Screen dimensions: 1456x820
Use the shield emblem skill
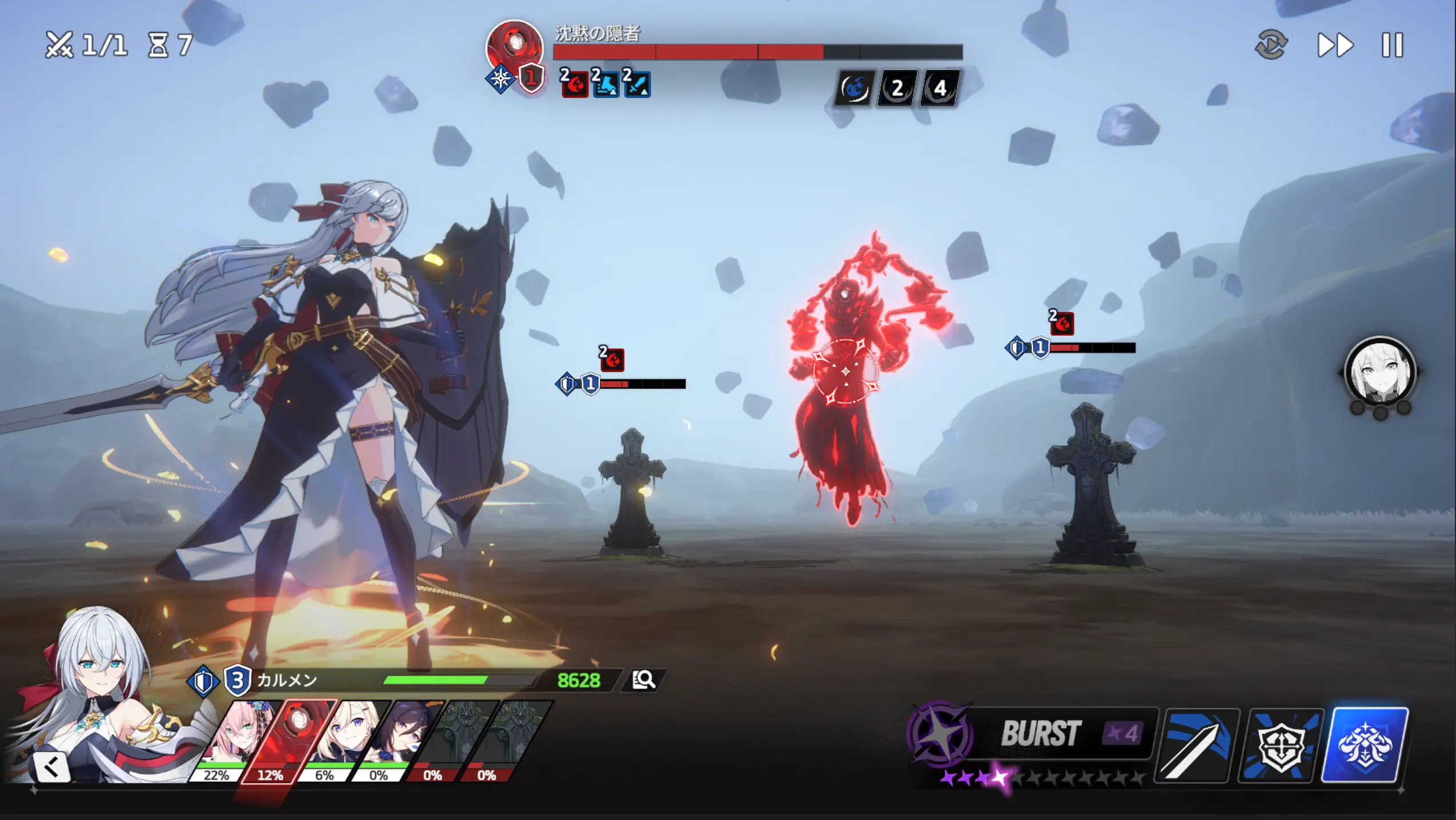click(x=1281, y=745)
